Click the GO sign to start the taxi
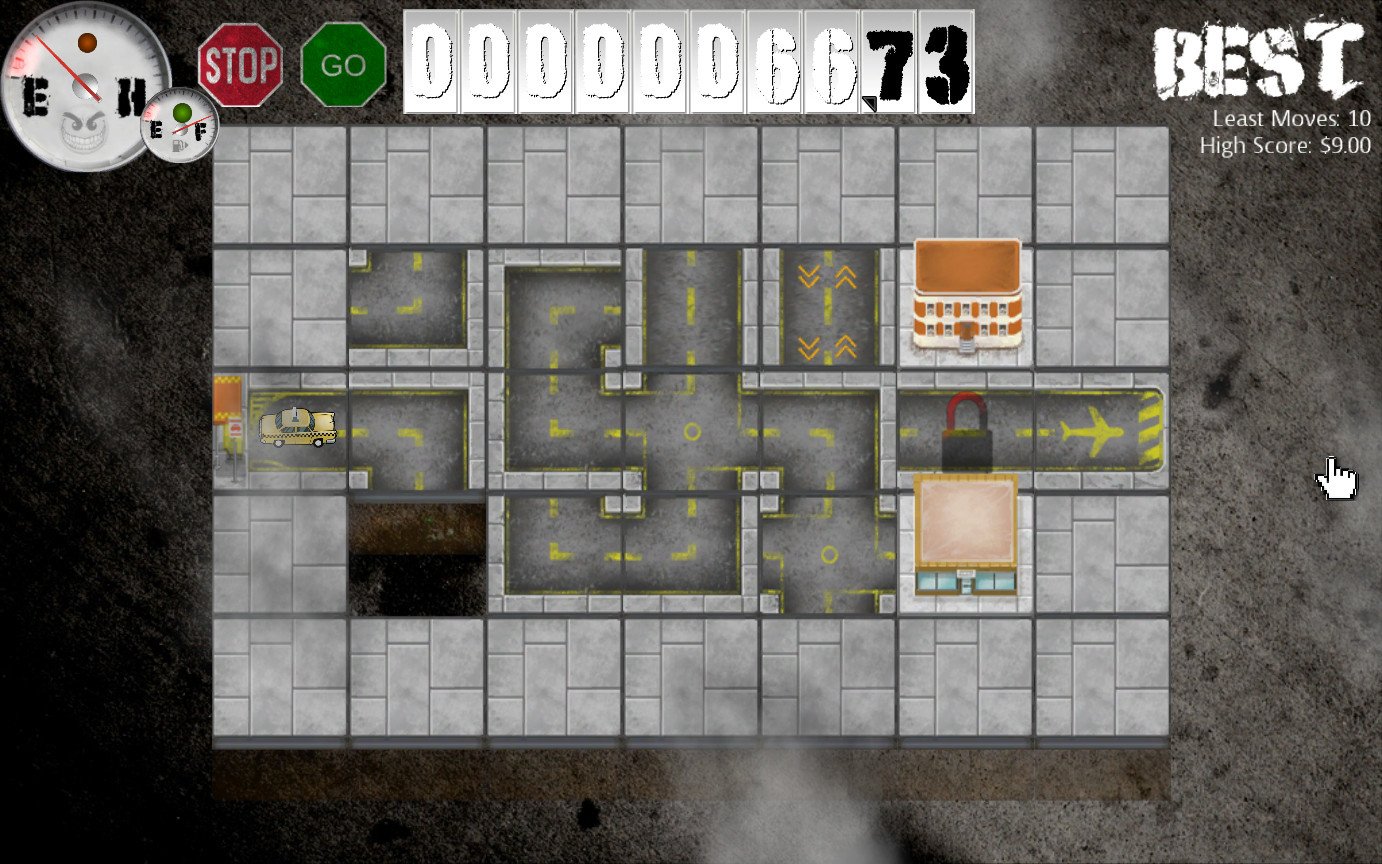Viewport: 1382px width, 864px height. click(341, 64)
